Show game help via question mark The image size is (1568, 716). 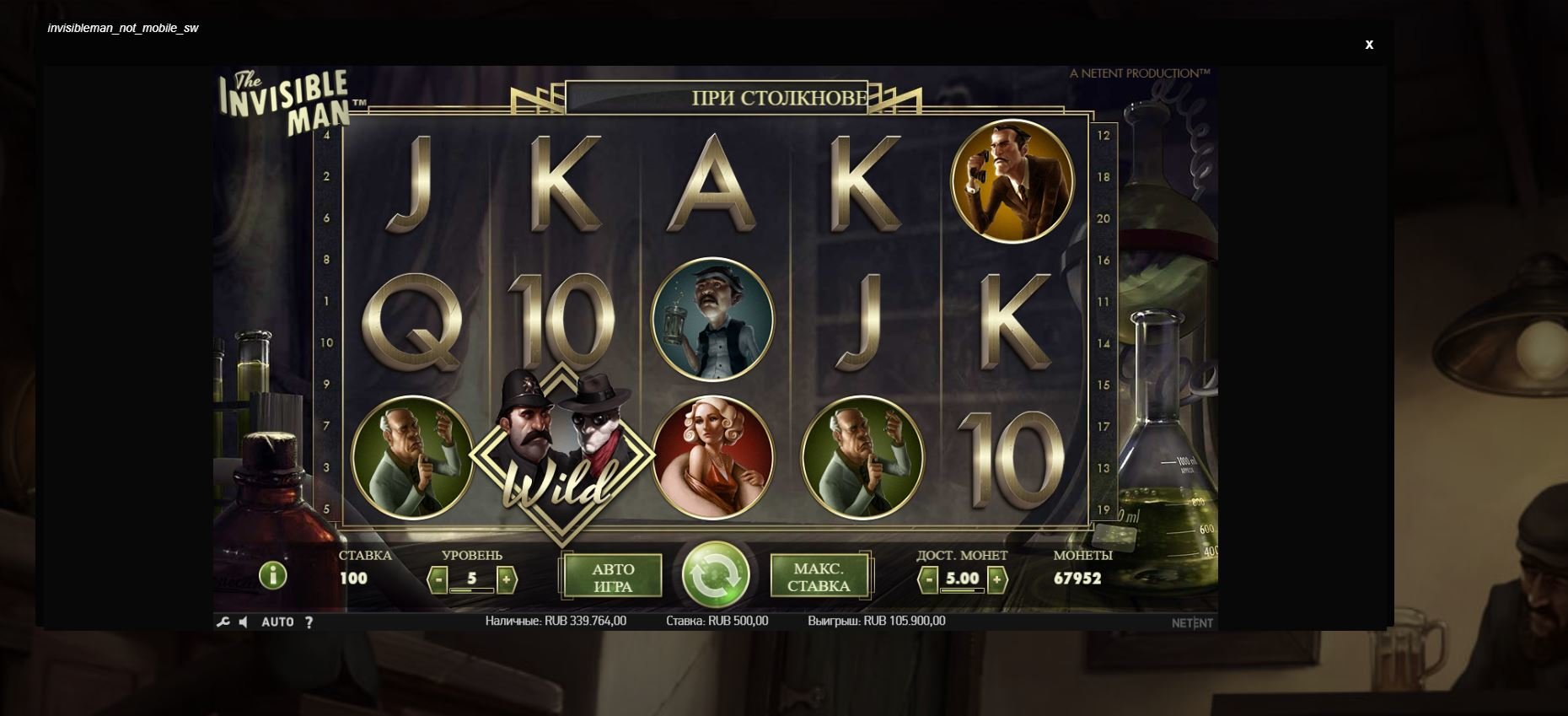click(309, 622)
